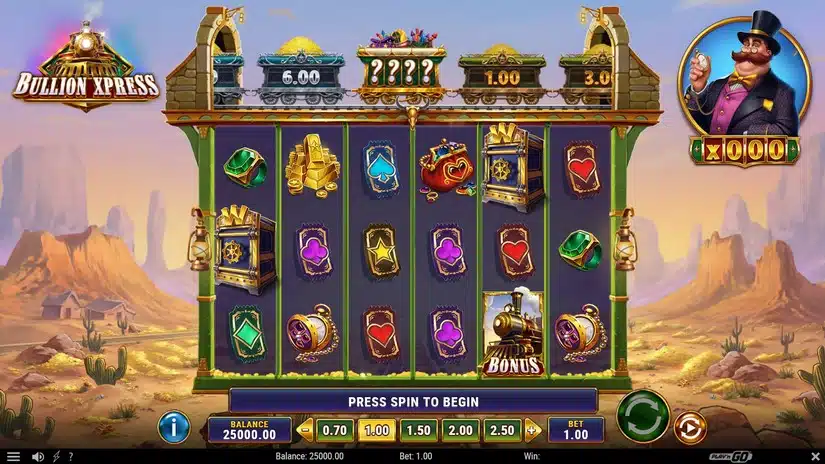Screen dimensions: 825x464
Task: Select the 2.50 bet value
Action: [x=502, y=430]
